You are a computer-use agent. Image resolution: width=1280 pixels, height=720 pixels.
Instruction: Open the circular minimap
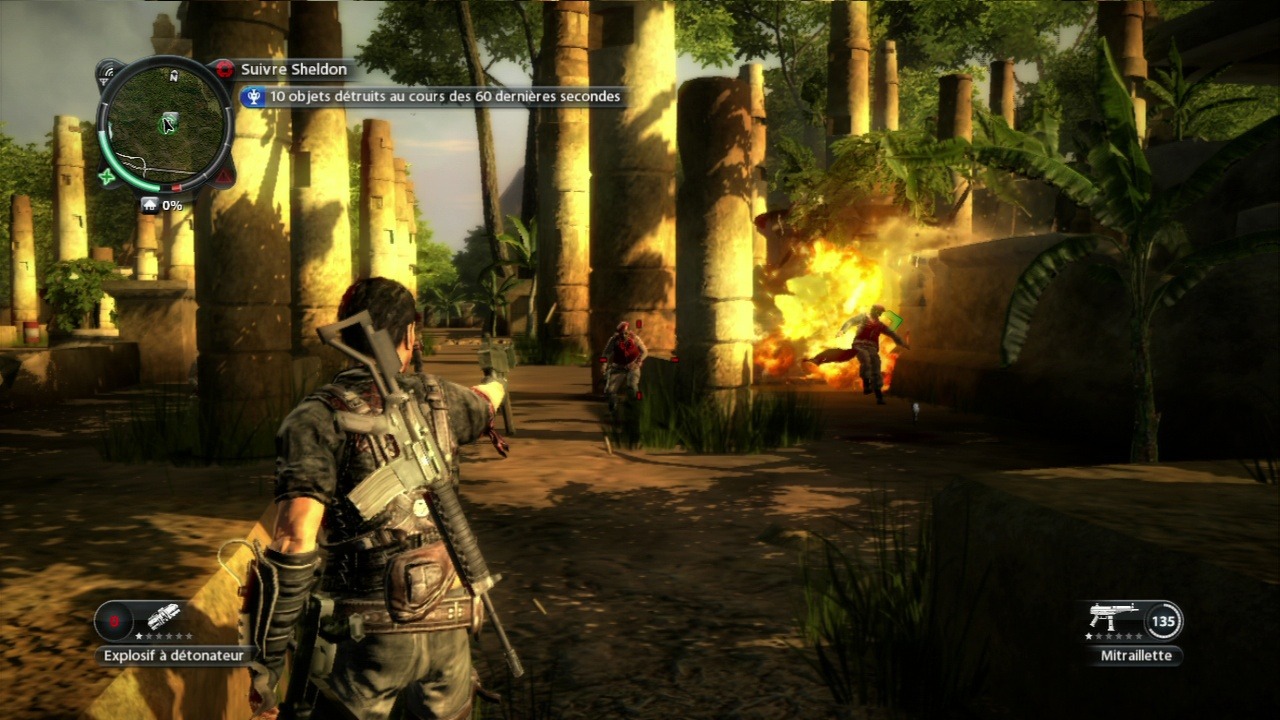166,122
